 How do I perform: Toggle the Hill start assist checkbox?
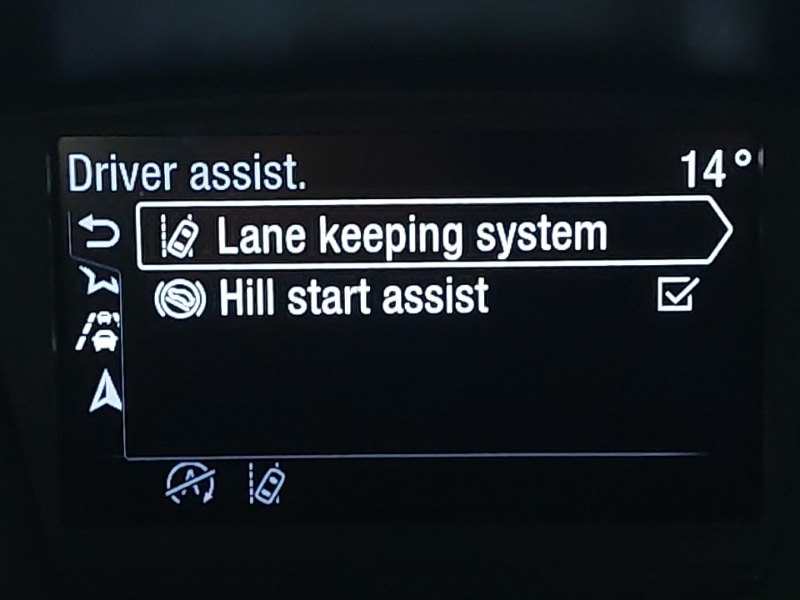677,294
